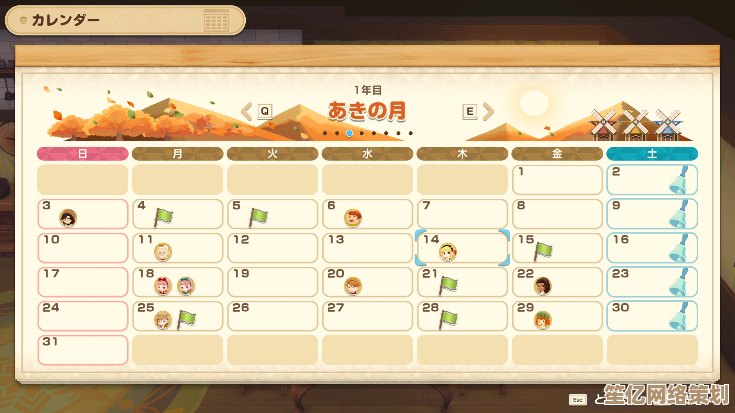Image resolution: width=735 pixels, height=413 pixels.
Task: Select day 25 with portrait and flag
Action: tap(177, 316)
